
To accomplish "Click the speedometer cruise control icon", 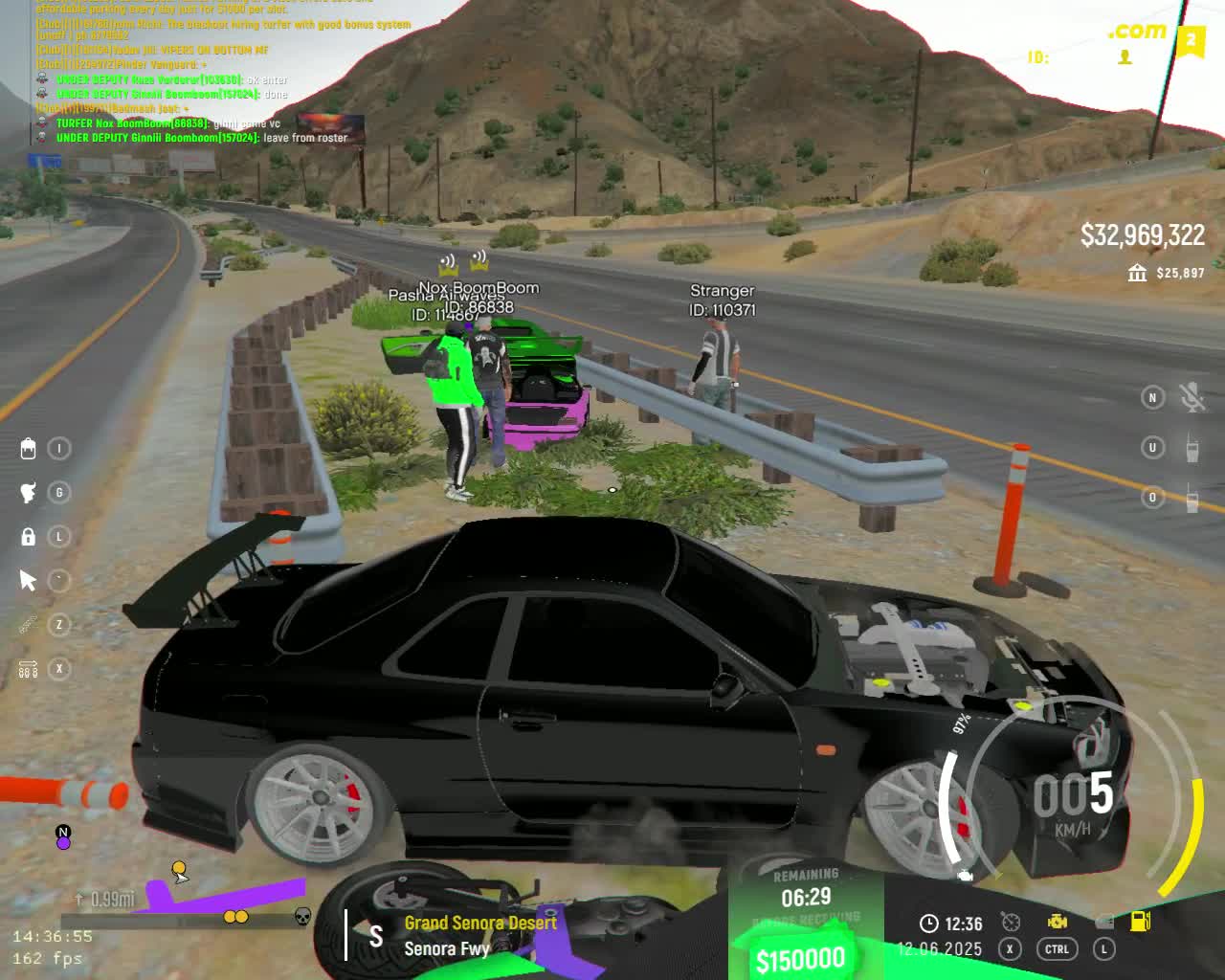I will [x=1011, y=922].
